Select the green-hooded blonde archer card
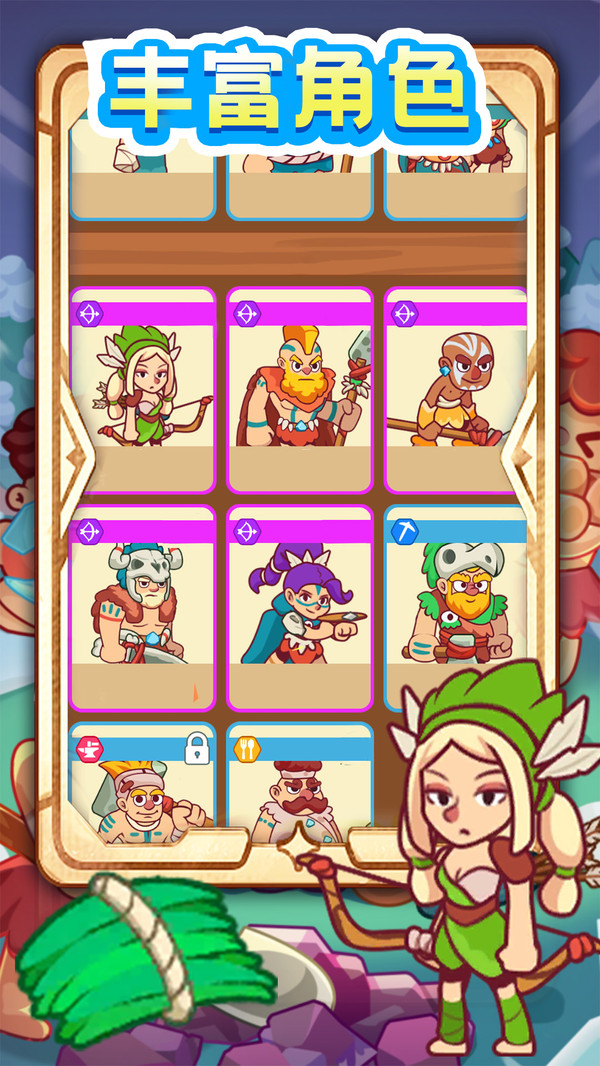Screen dimensions: 600x1066 [143, 390]
